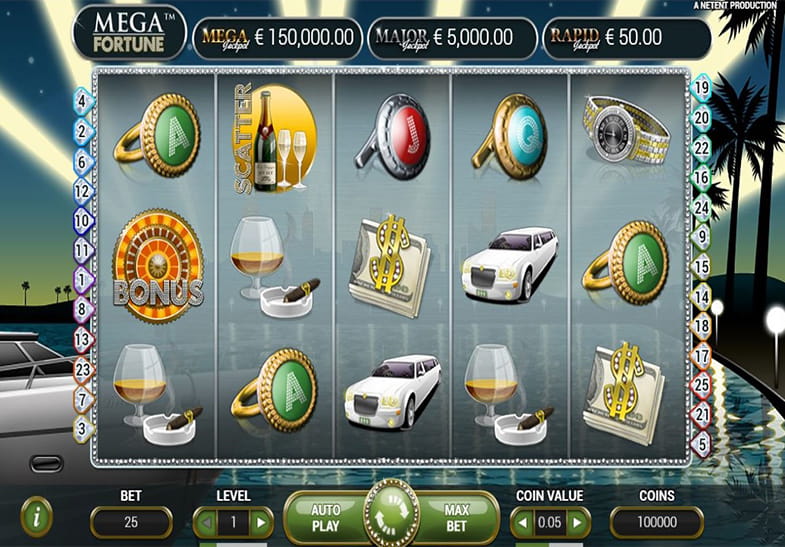
Task: Highlight payline marker number 24
Action: (x=701, y=206)
